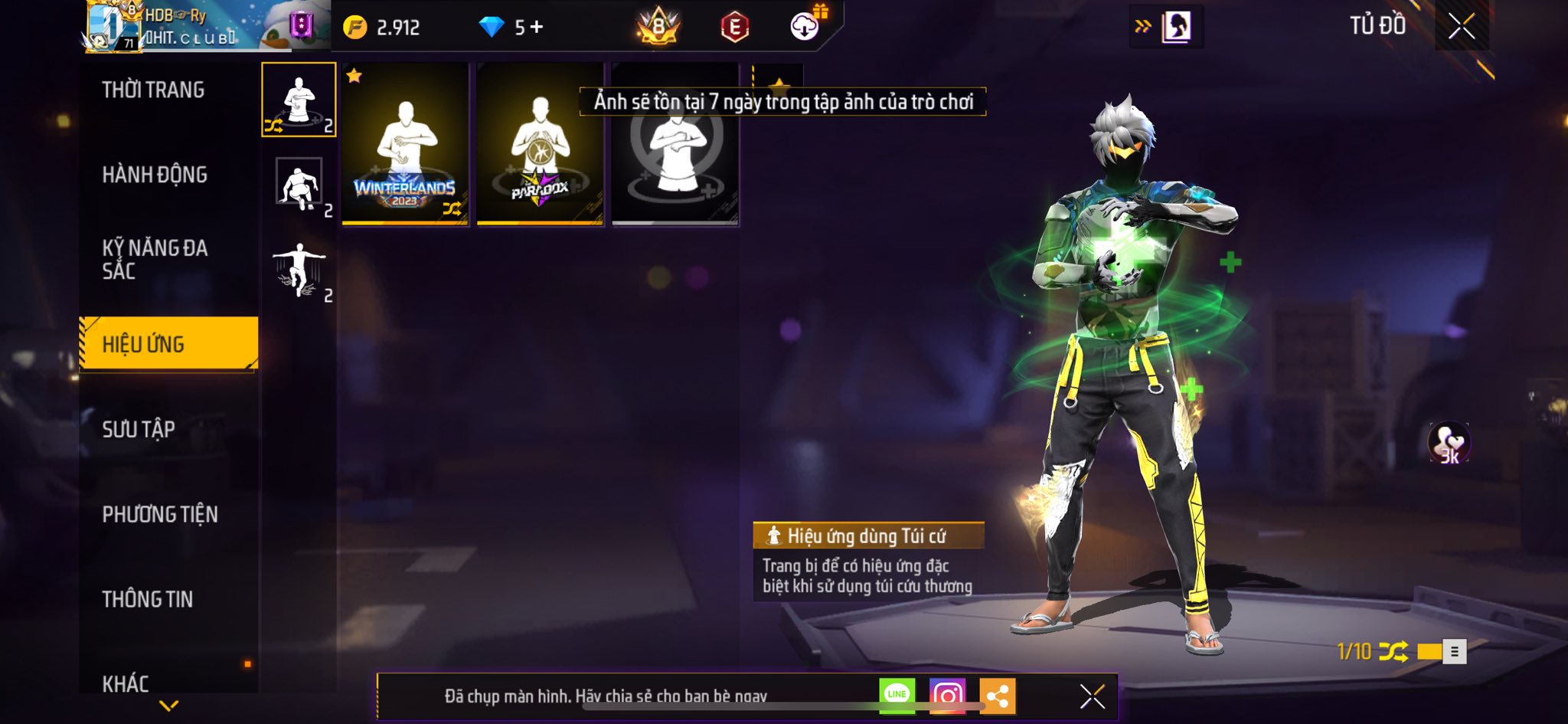
Task: Show the Khác category
Action: (x=126, y=683)
